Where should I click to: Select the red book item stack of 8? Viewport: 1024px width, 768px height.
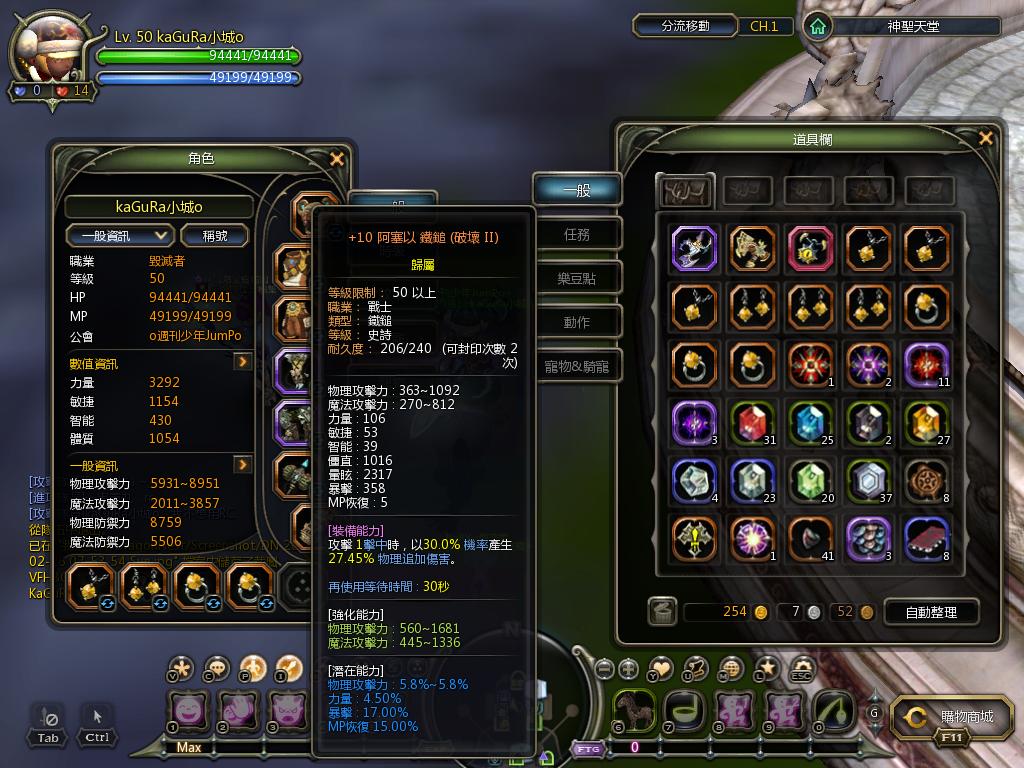click(x=926, y=539)
